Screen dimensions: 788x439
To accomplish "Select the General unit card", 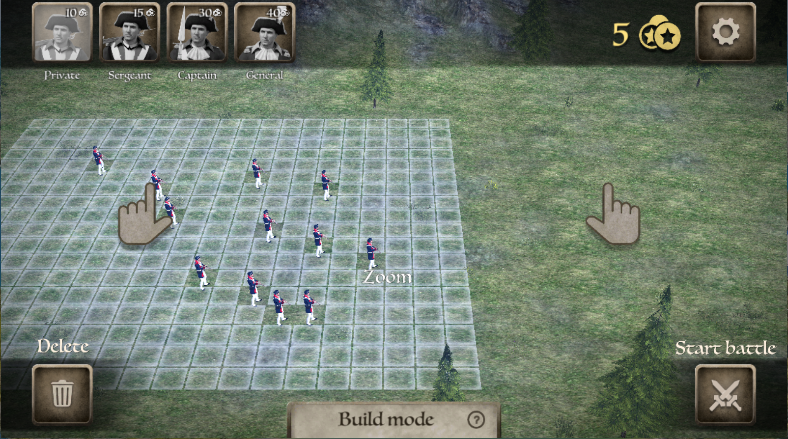I will click(x=264, y=33).
